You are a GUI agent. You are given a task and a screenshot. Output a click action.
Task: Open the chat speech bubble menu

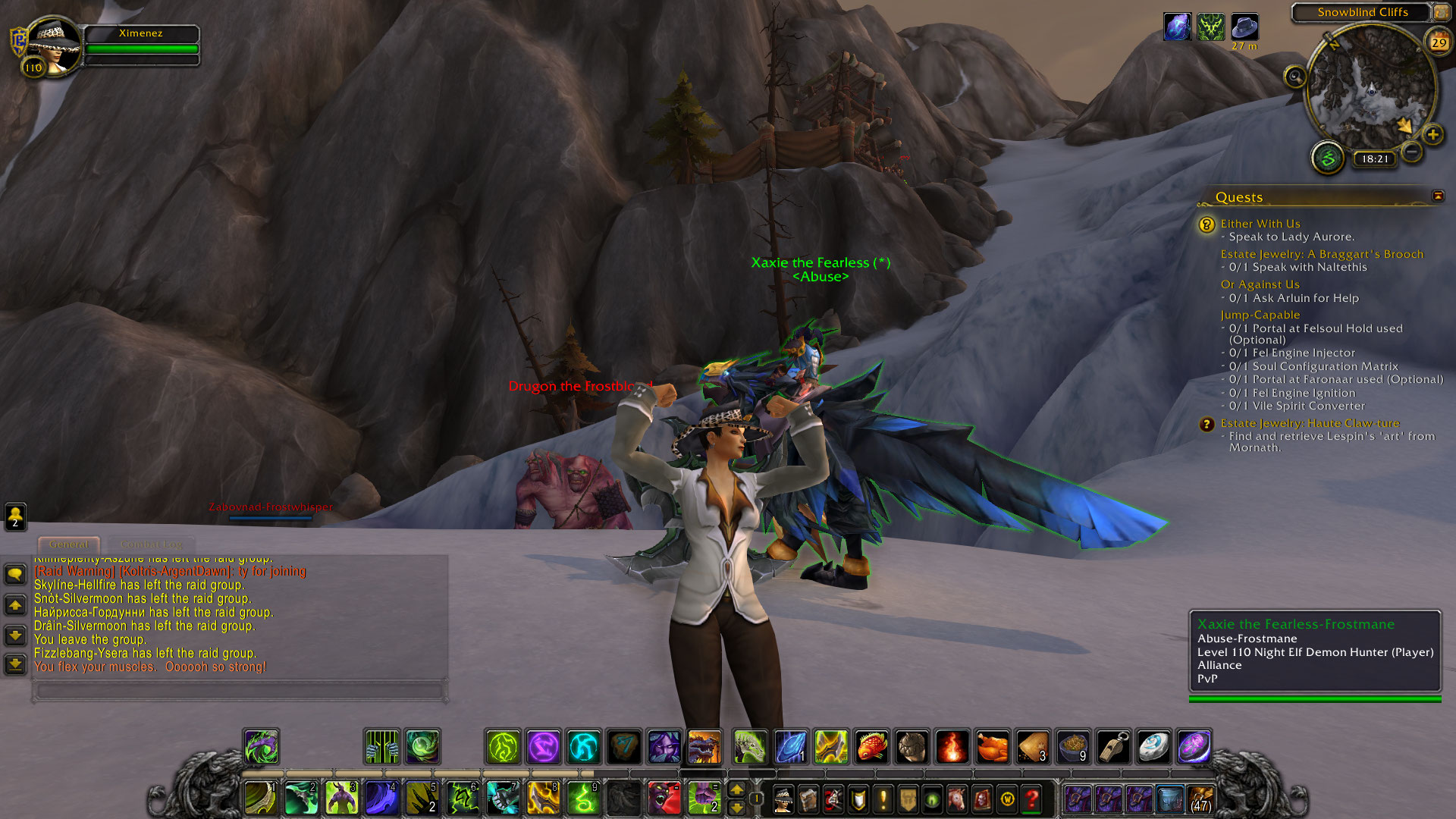15,574
